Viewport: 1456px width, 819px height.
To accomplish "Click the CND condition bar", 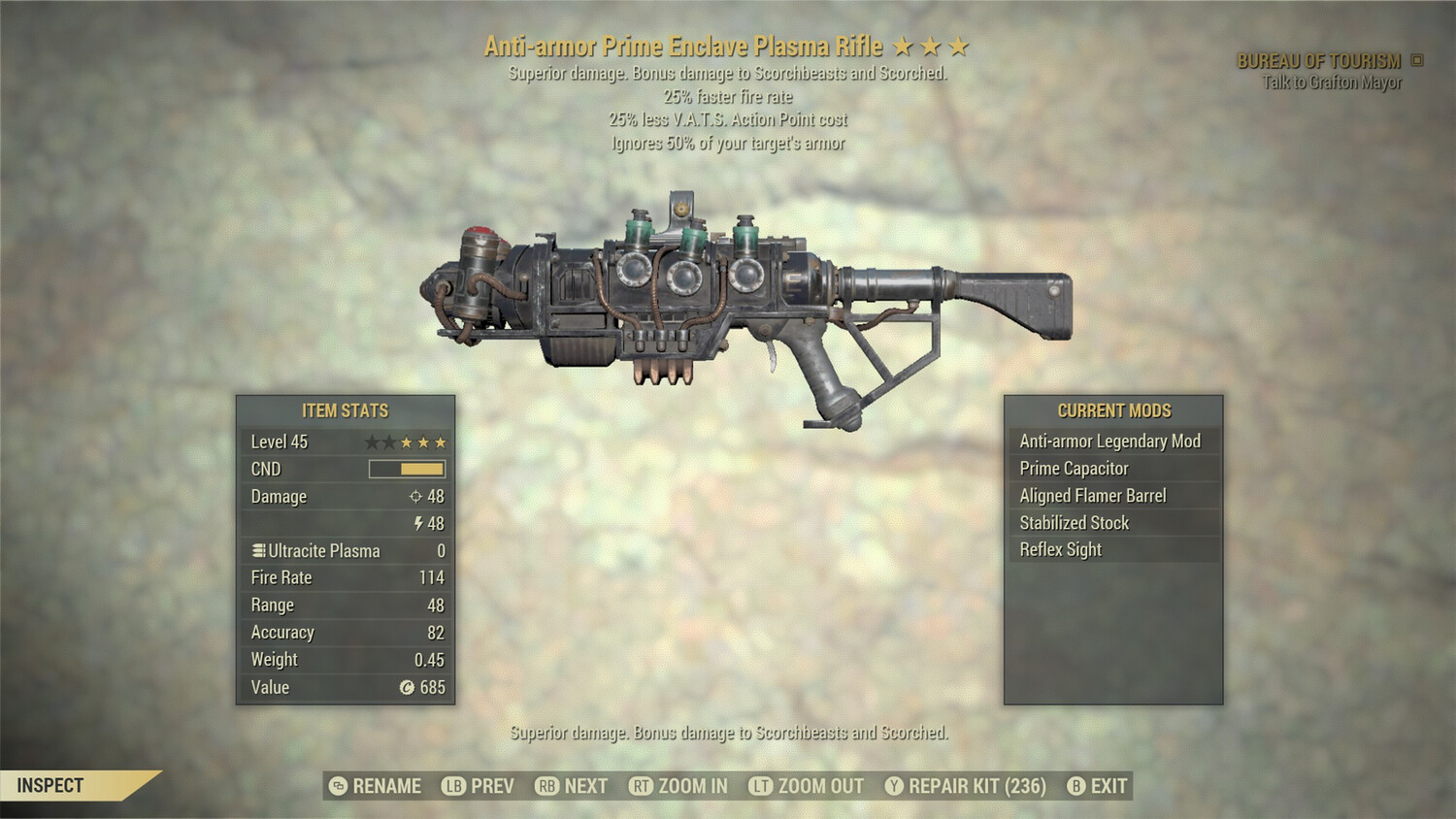I will (x=406, y=469).
